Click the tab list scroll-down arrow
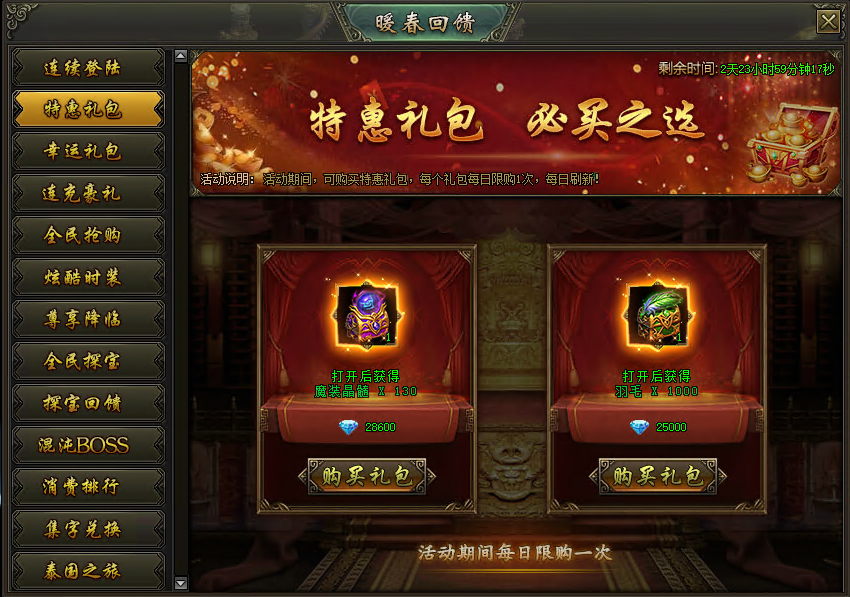Image resolution: width=850 pixels, height=597 pixels. [180, 583]
